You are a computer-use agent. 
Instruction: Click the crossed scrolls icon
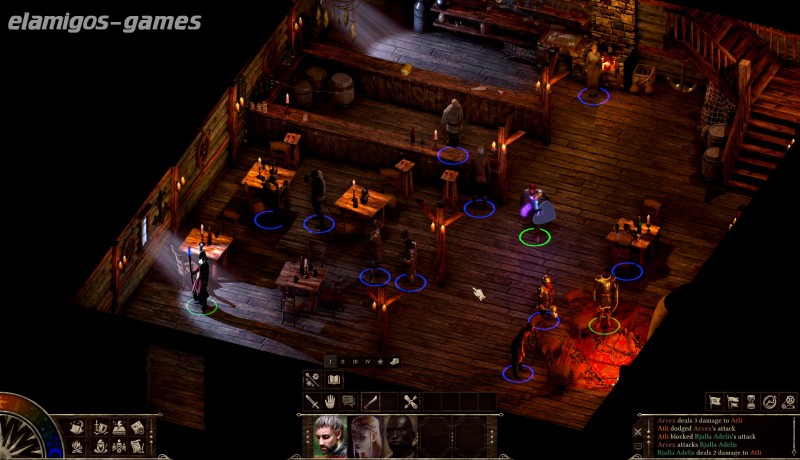(410, 401)
